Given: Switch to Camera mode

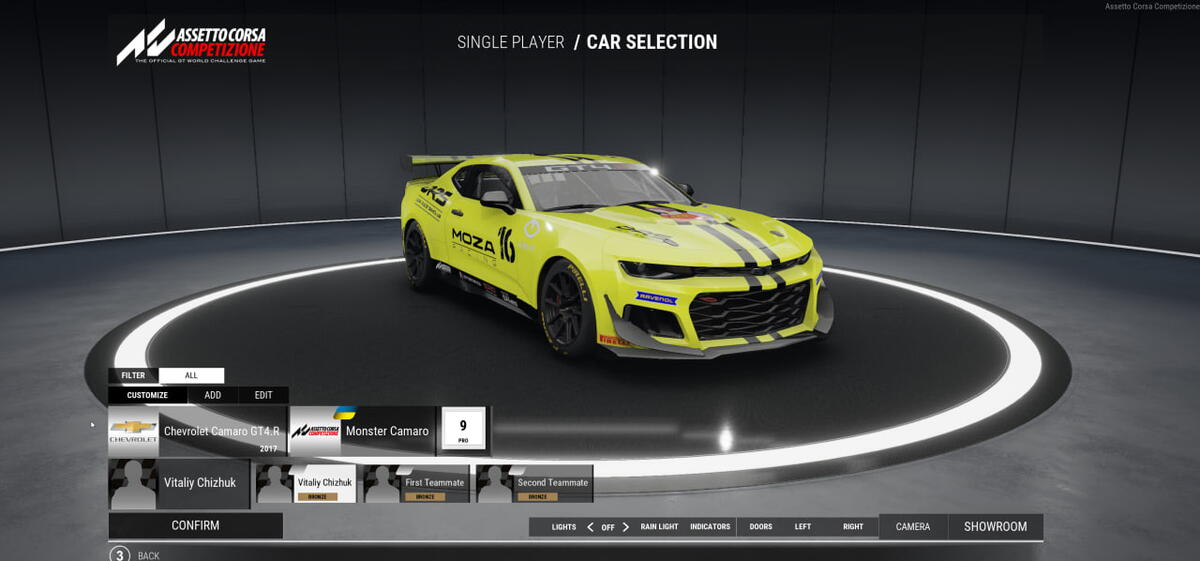Looking at the screenshot, I should click(x=913, y=527).
